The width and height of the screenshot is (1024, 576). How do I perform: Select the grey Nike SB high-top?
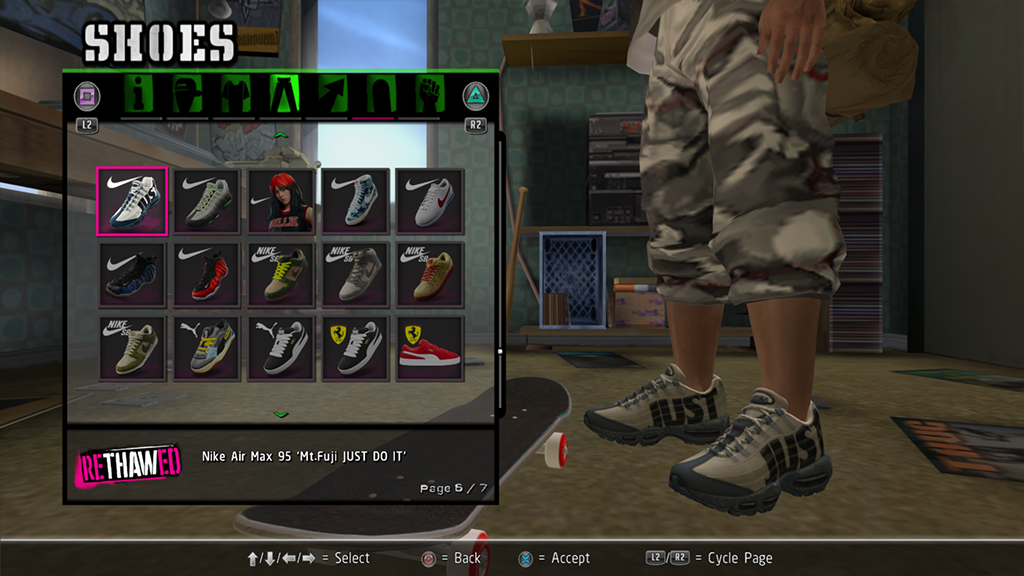click(355, 275)
